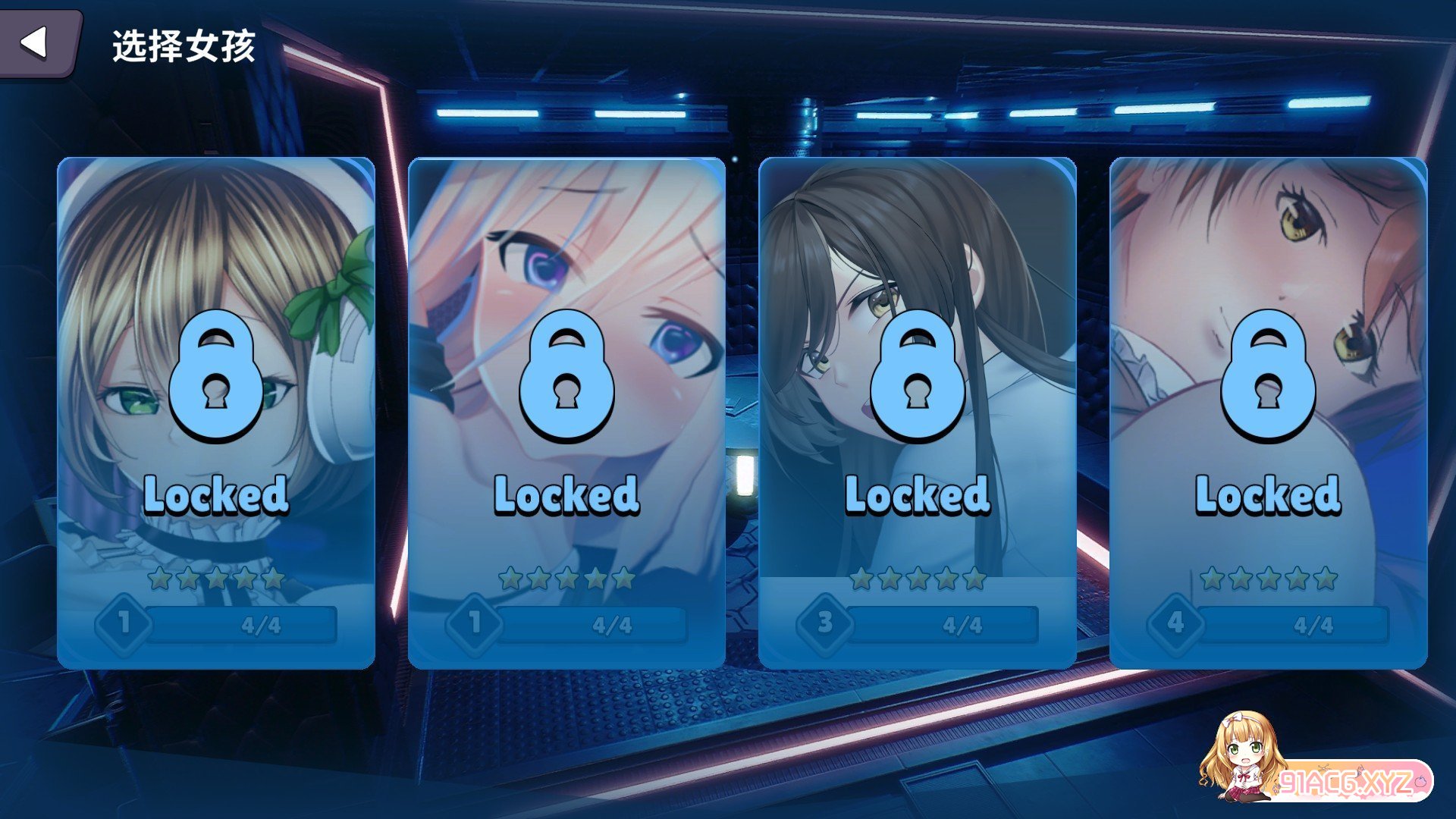Choose the locked pink-haired girl with purple eyes

click(566, 413)
